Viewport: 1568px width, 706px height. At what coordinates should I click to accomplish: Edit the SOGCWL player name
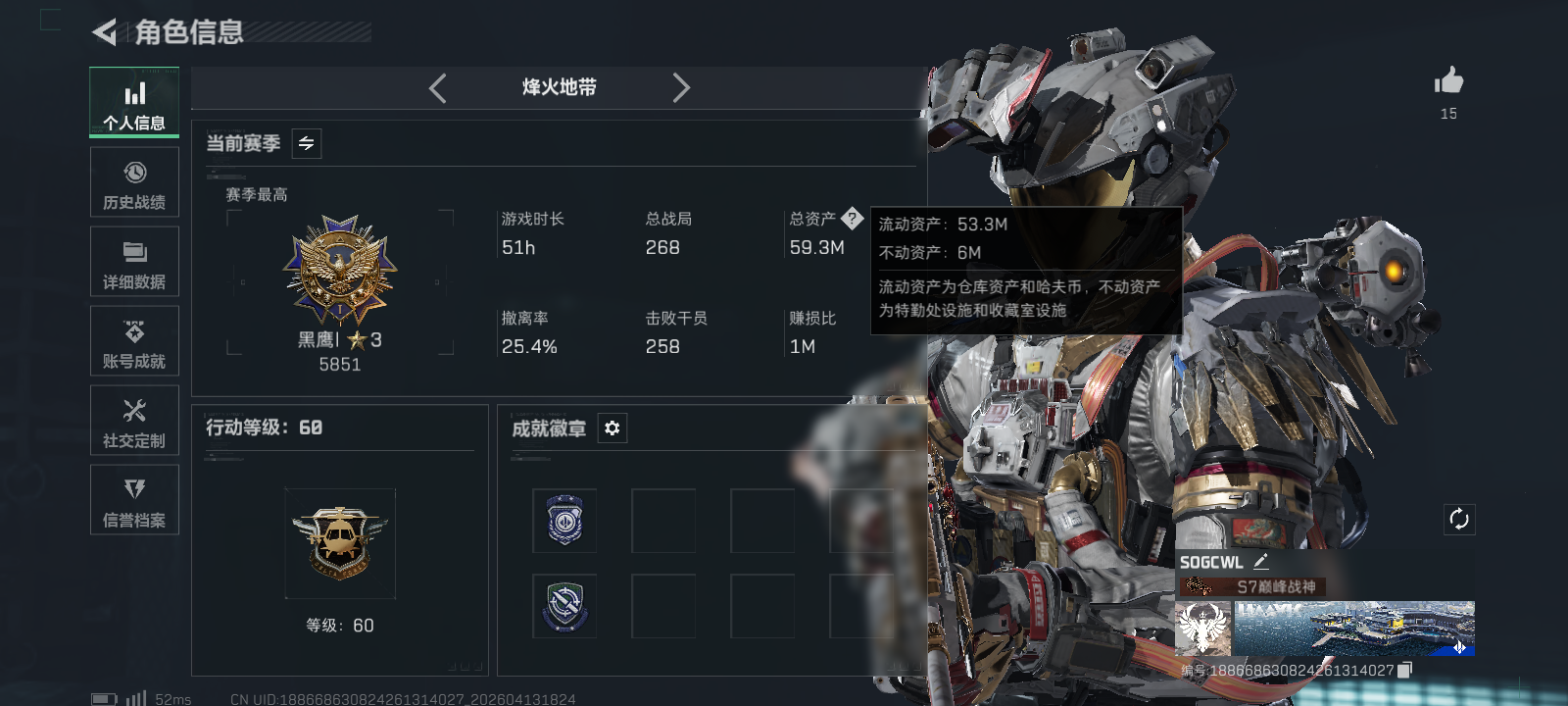(x=1261, y=562)
